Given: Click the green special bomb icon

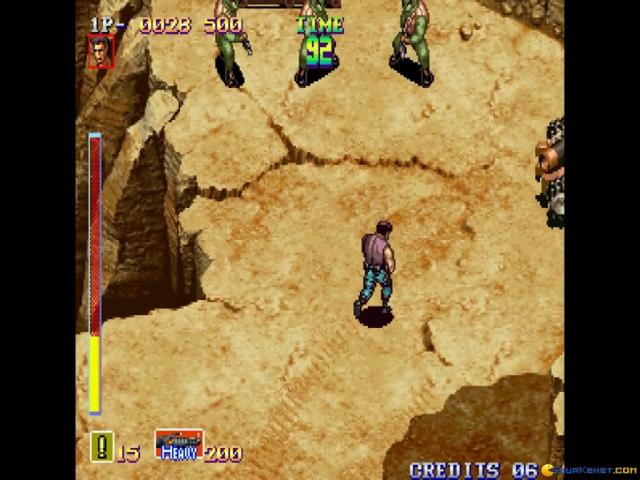Looking at the screenshot, I should [101, 447].
